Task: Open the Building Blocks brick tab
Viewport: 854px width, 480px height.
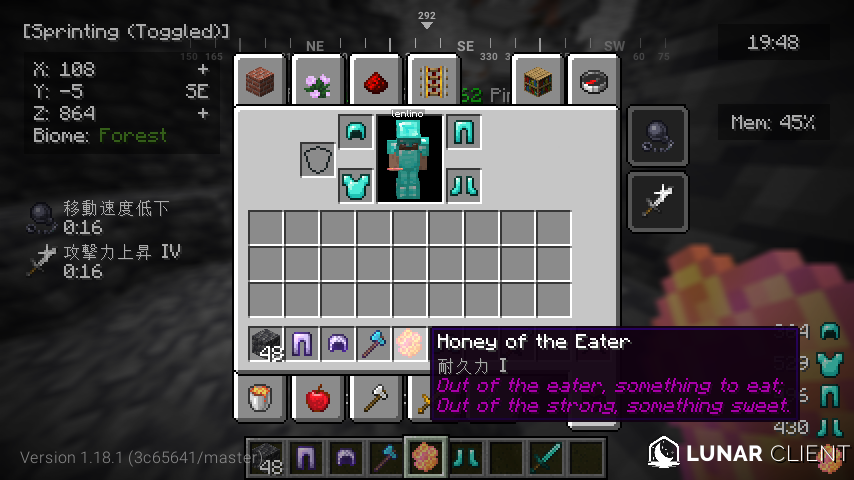Action: point(262,79)
